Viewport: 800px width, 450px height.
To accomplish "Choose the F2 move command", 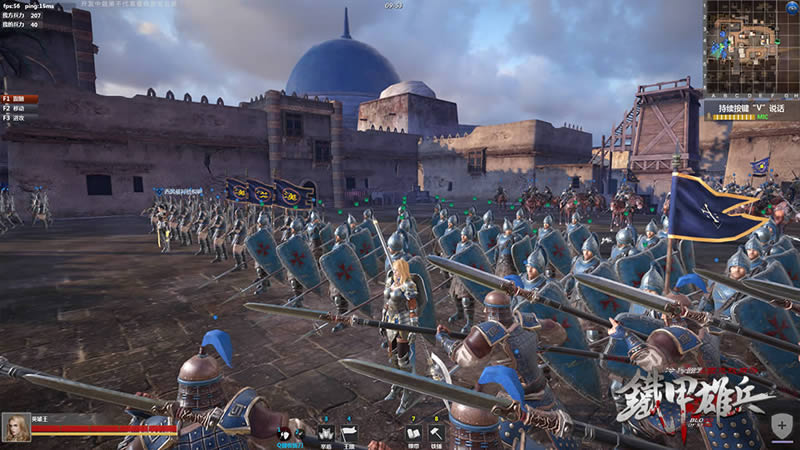I will coord(19,108).
